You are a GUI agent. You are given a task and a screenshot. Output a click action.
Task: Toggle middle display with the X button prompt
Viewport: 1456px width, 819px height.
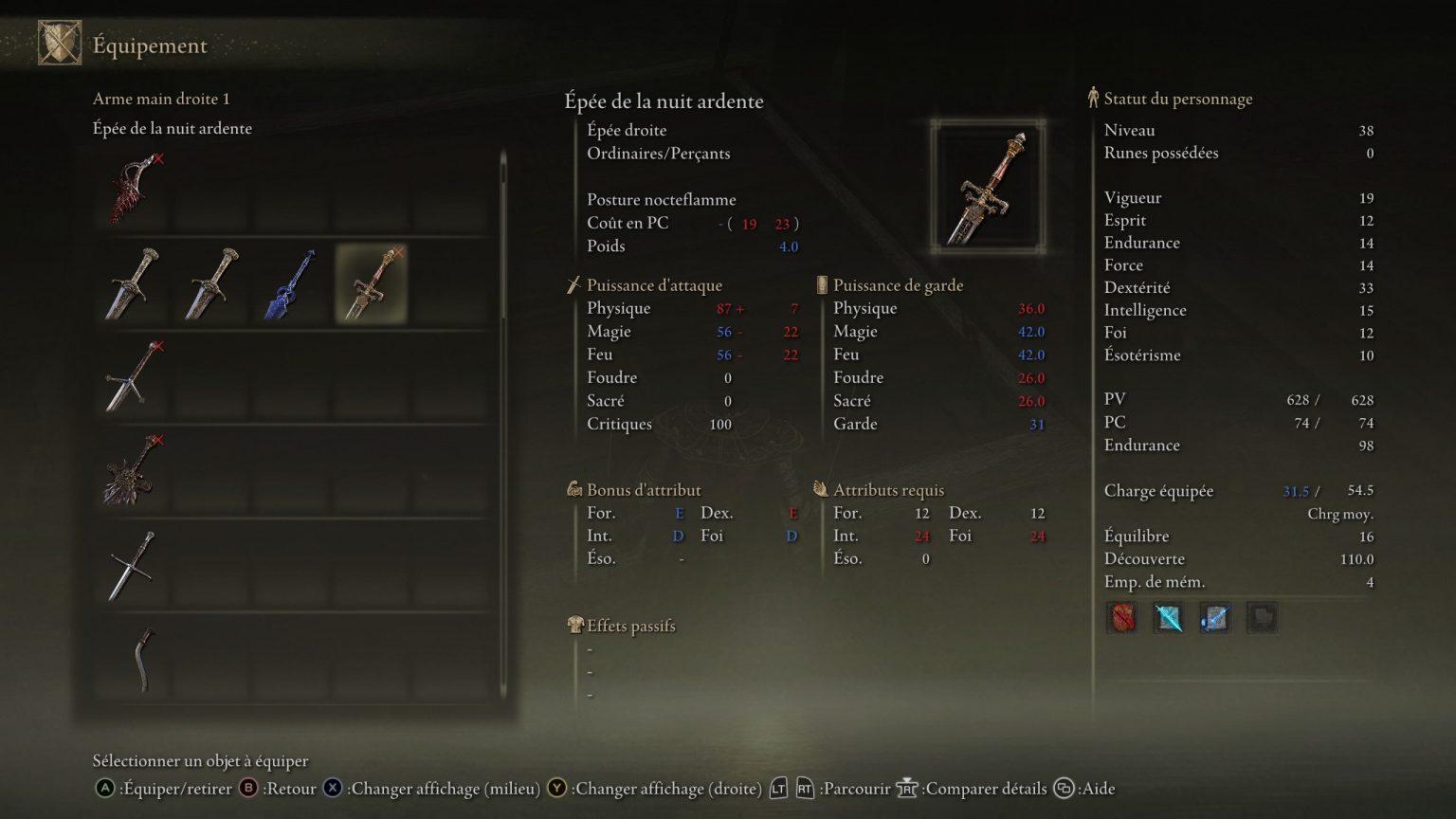pos(332,788)
